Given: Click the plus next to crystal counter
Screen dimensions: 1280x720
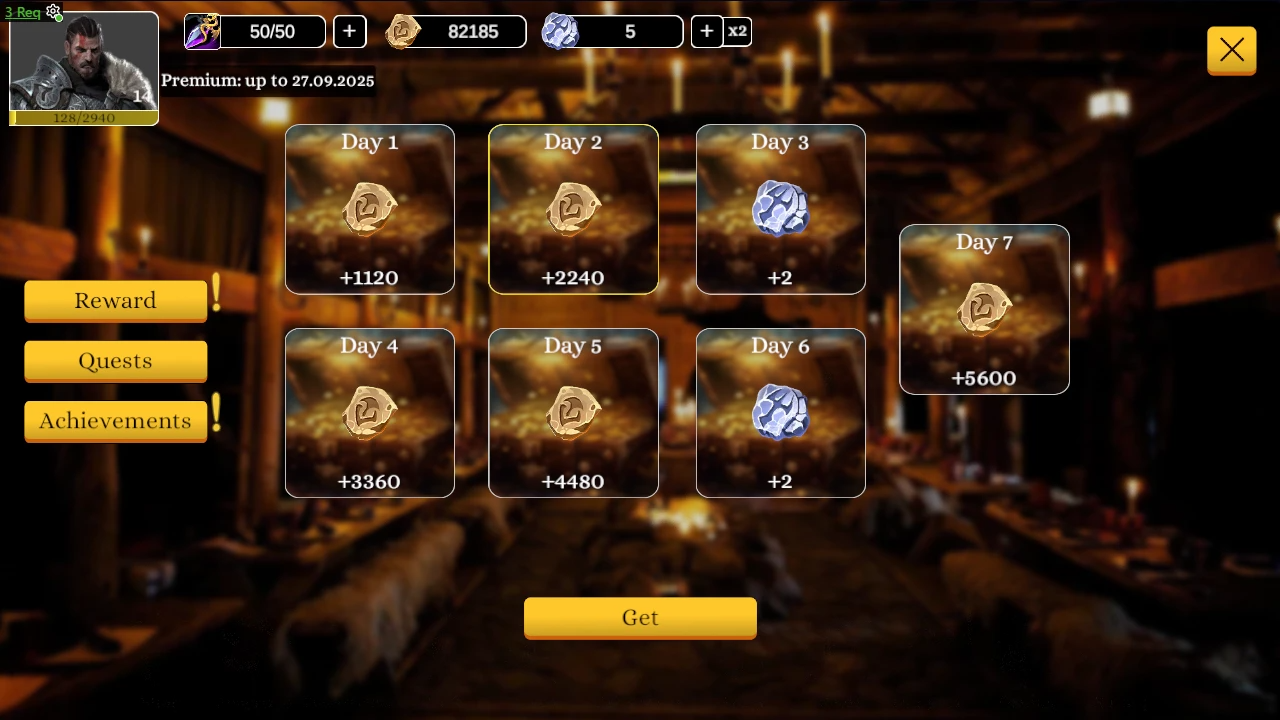Looking at the screenshot, I should pos(707,31).
